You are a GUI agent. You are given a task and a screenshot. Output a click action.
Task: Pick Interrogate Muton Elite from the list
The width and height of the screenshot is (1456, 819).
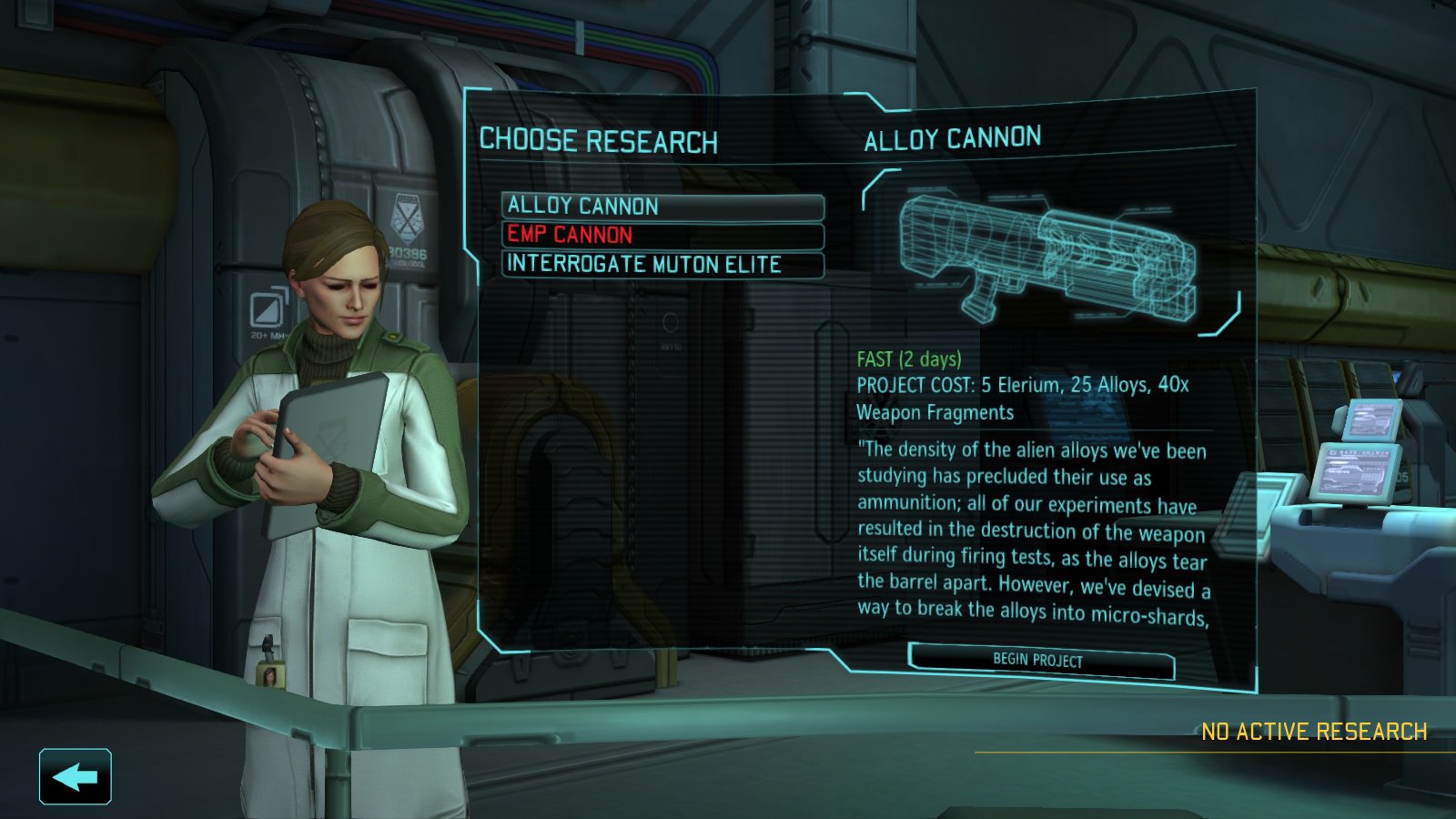tap(662, 265)
